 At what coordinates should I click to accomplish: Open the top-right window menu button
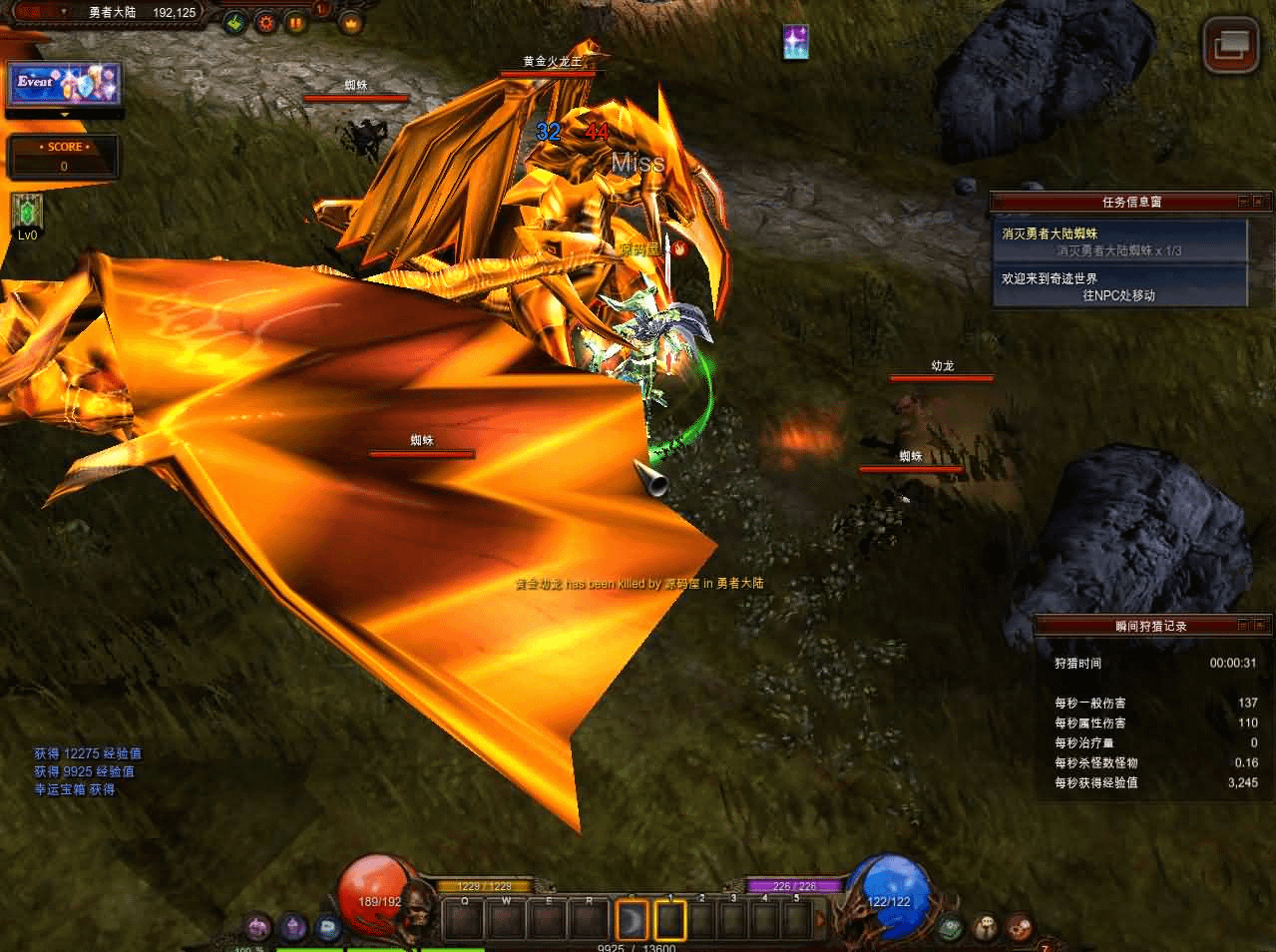(1230, 45)
